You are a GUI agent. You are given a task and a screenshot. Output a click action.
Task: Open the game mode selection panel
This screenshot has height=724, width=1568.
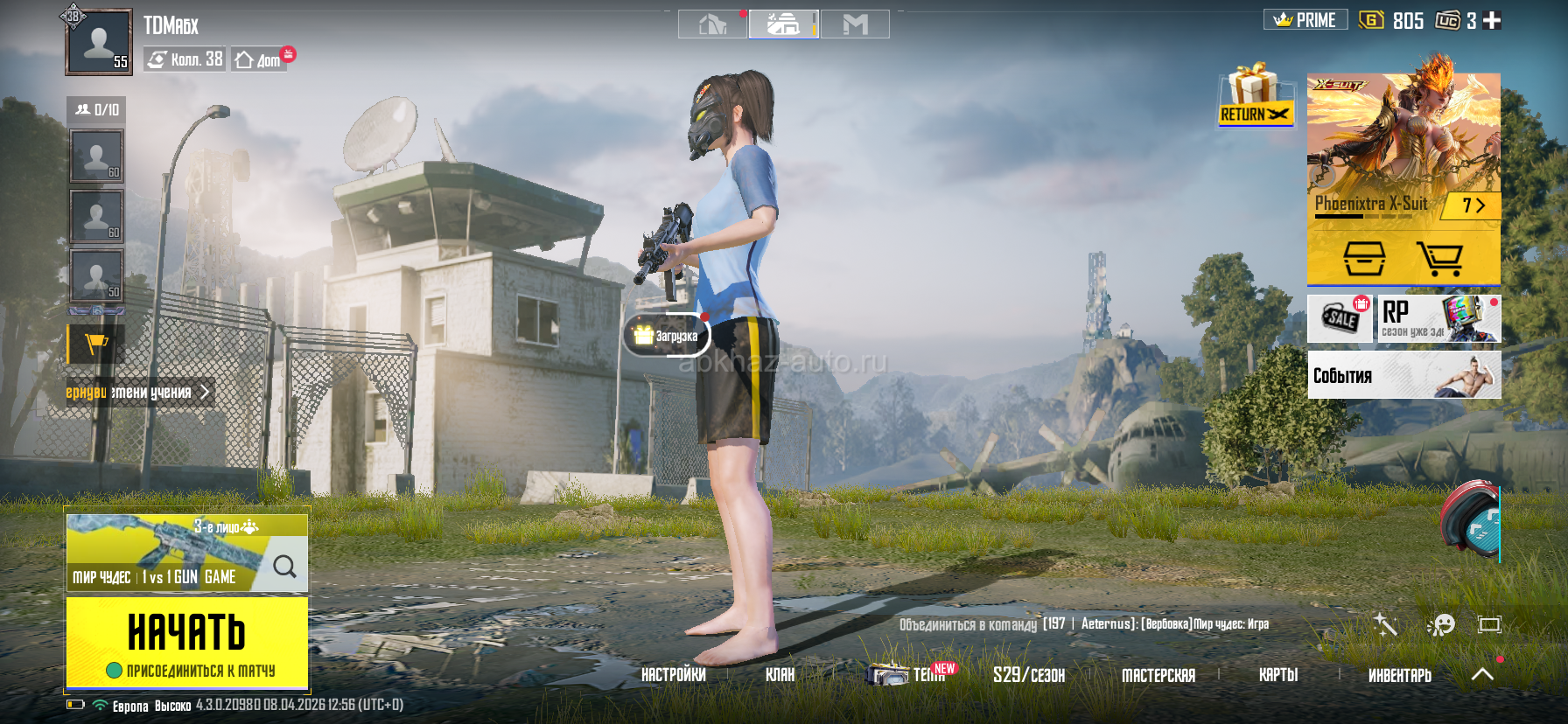pos(186,553)
